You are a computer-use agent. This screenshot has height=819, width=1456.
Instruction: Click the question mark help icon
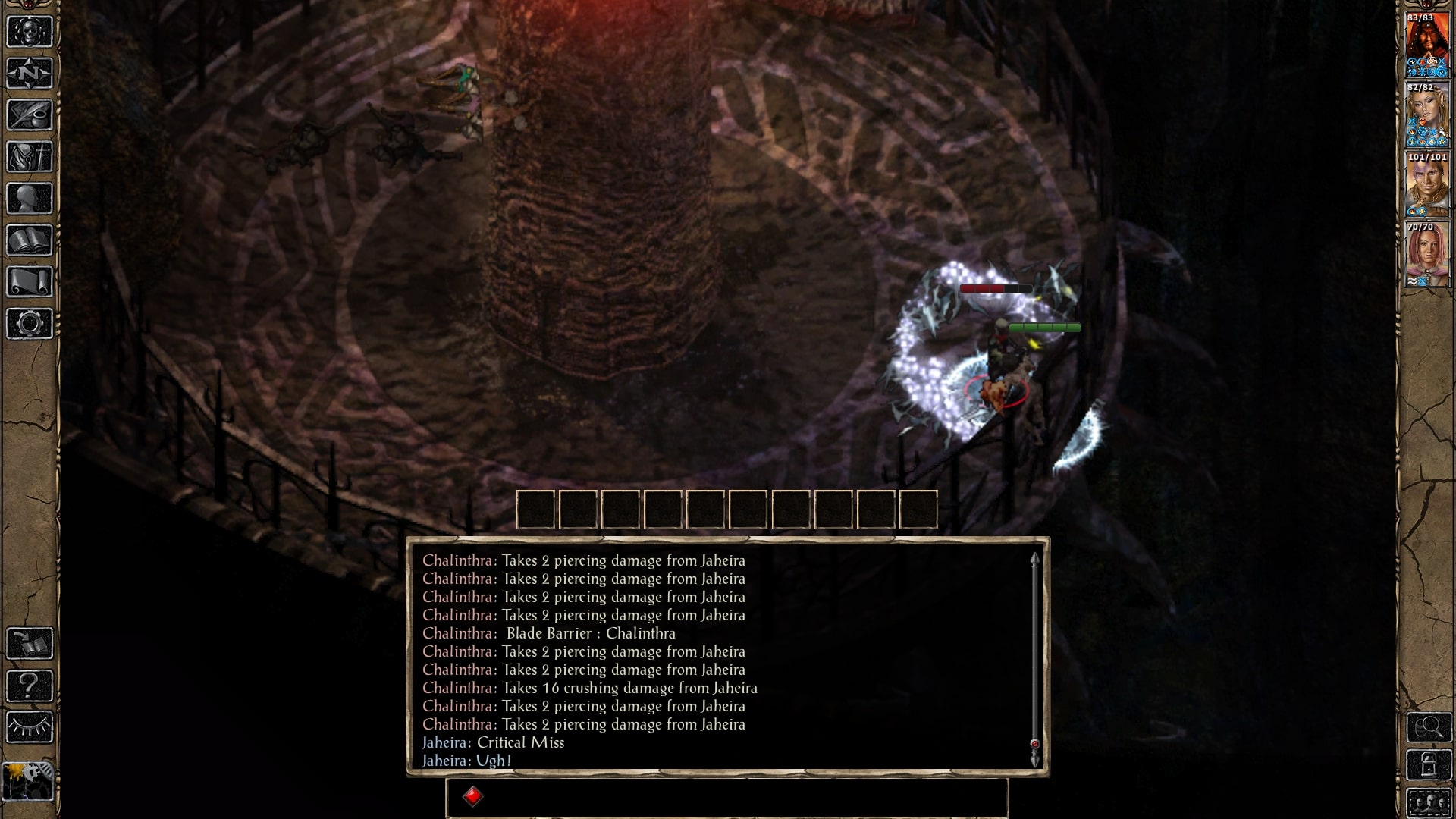pos(28,686)
